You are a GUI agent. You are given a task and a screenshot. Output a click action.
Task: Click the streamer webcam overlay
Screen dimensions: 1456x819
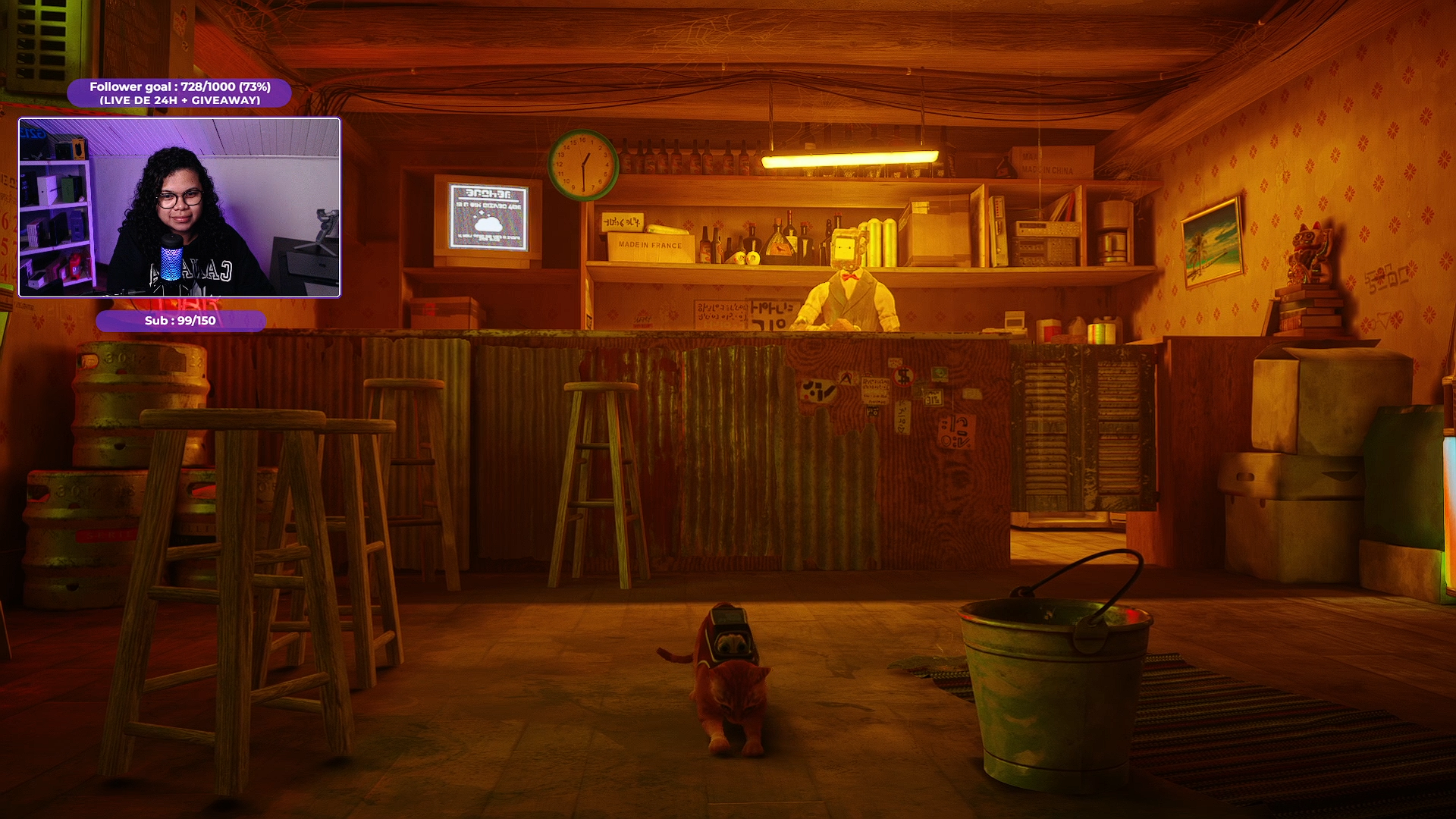pyautogui.click(x=179, y=207)
